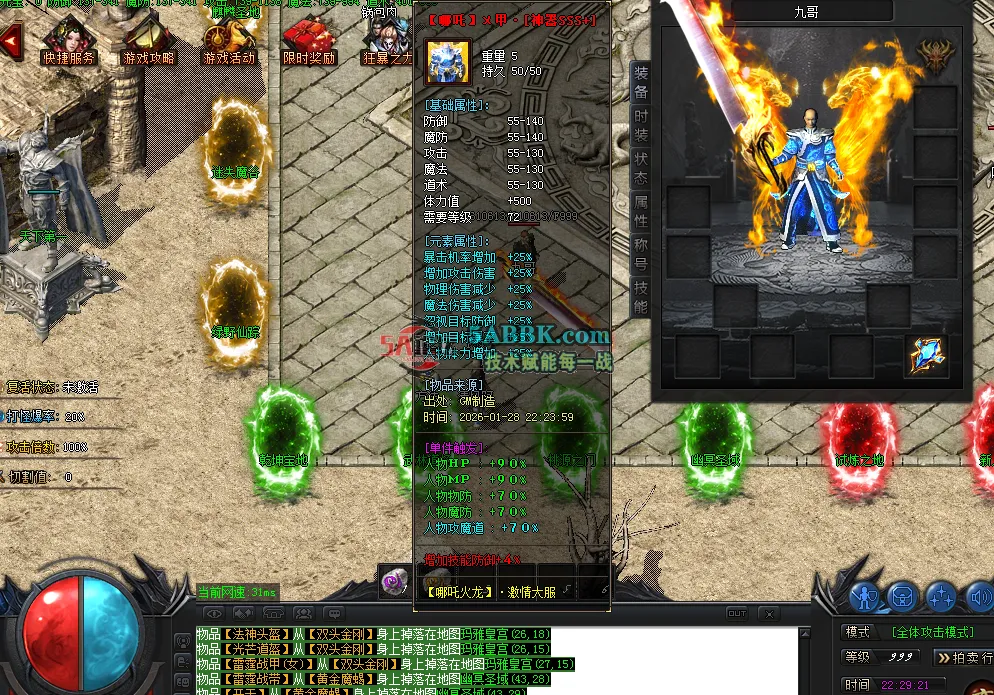Switch to the 装备 equipment tab

coord(641,82)
